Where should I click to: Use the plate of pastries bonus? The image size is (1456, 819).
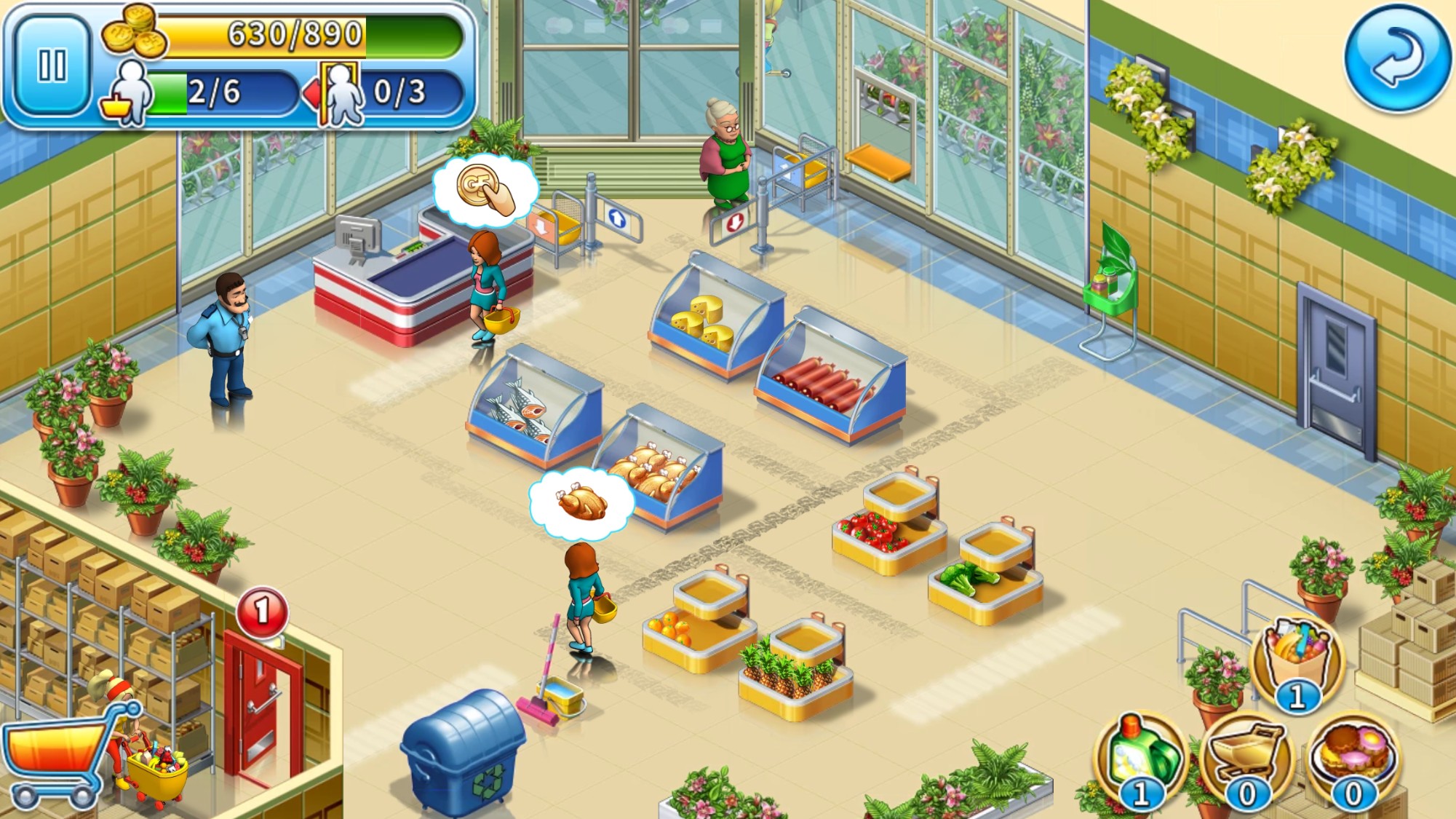pos(1353,756)
